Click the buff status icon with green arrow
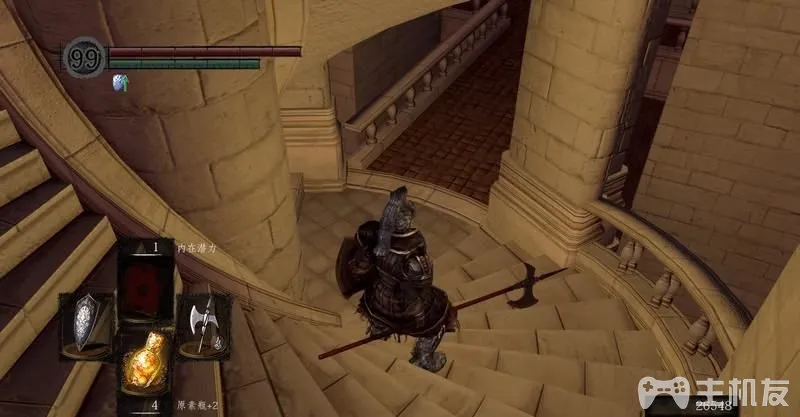 [121, 83]
